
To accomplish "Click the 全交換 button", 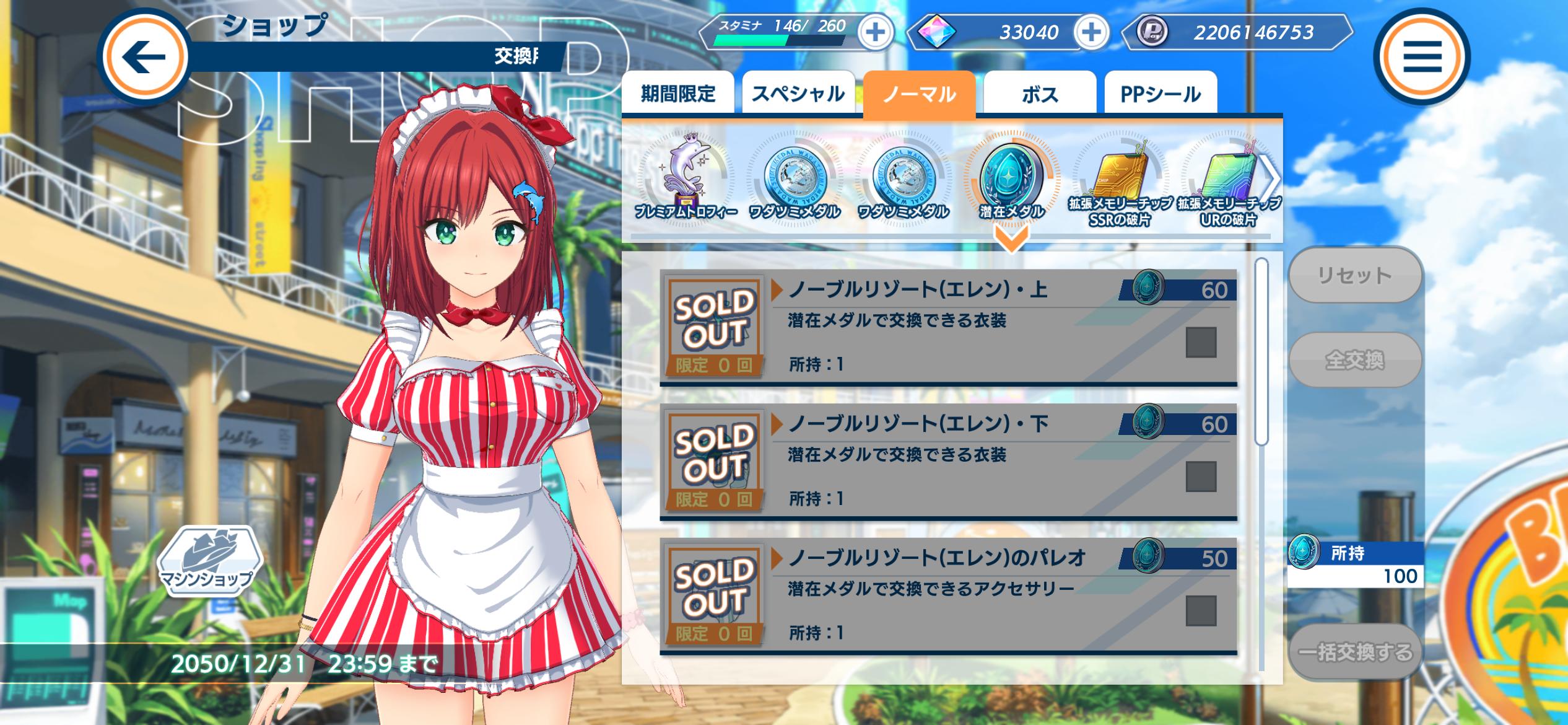I will pos(1354,360).
